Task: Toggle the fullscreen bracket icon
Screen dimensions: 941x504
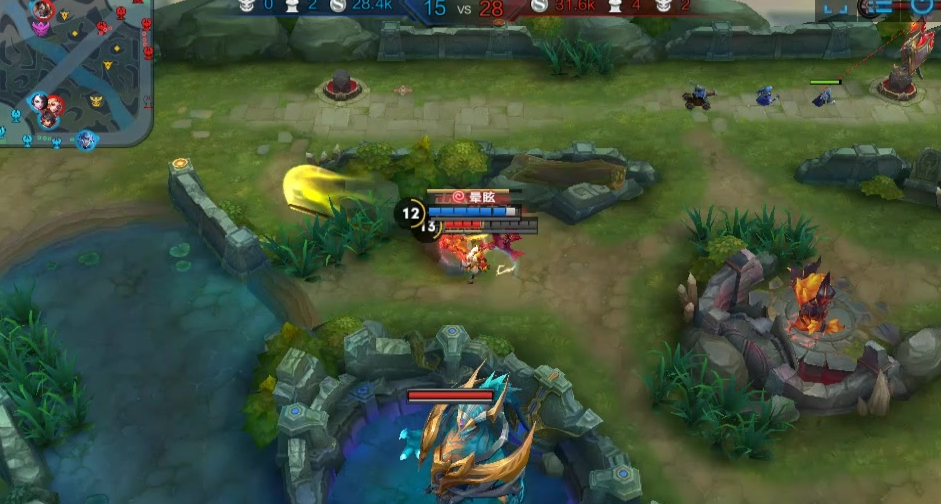Action: 836,7
